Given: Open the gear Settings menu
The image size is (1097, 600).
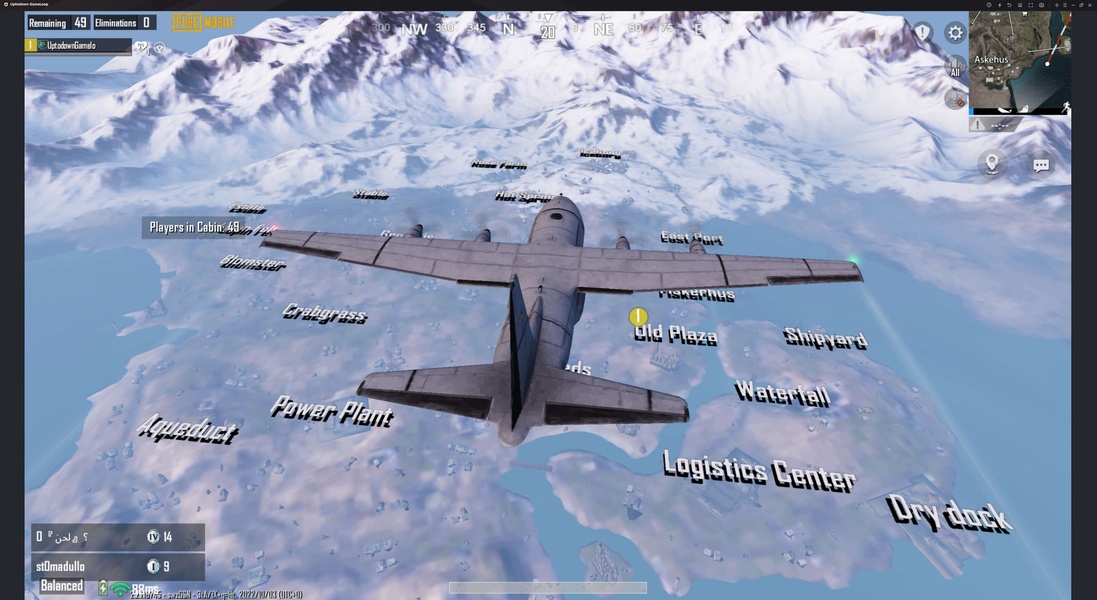Looking at the screenshot, I should pyautogui.click(x=955, y=33).
